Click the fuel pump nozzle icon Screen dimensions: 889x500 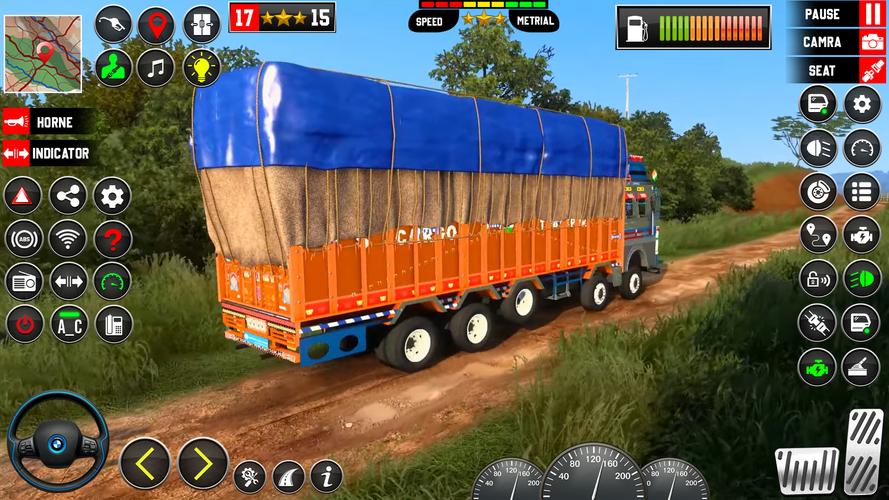point(113,25)
